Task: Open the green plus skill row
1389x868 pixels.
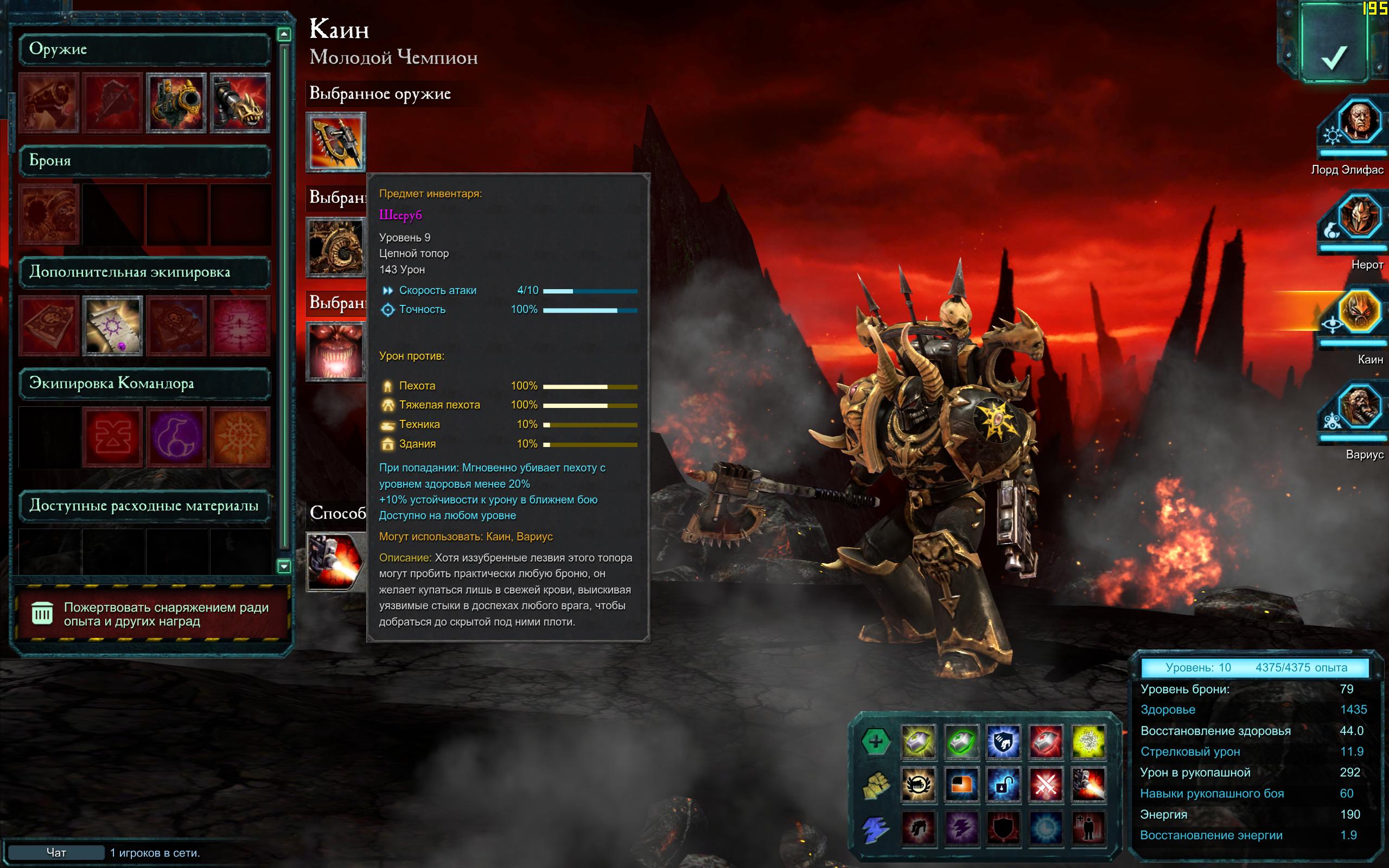Action: click(x=875, y=742)
